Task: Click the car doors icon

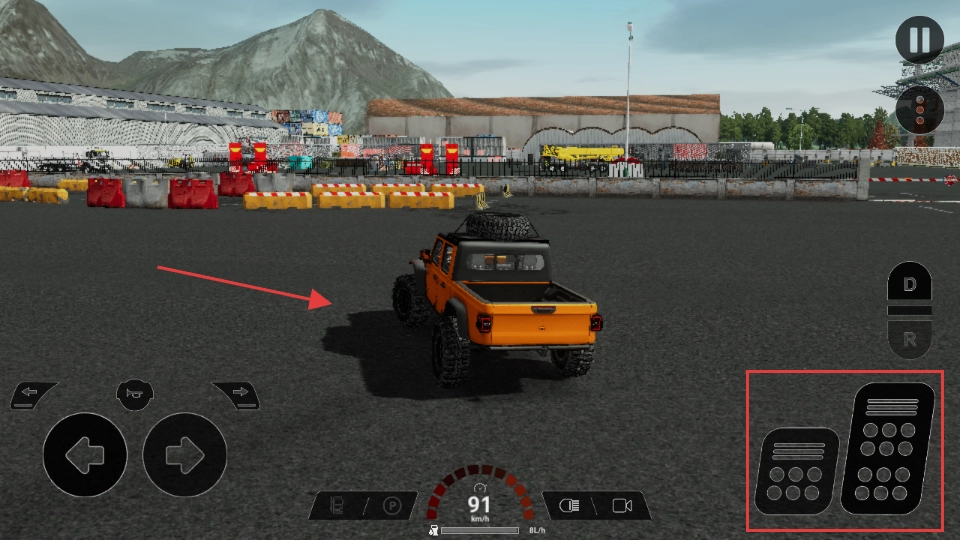Action: pos(339,506)
